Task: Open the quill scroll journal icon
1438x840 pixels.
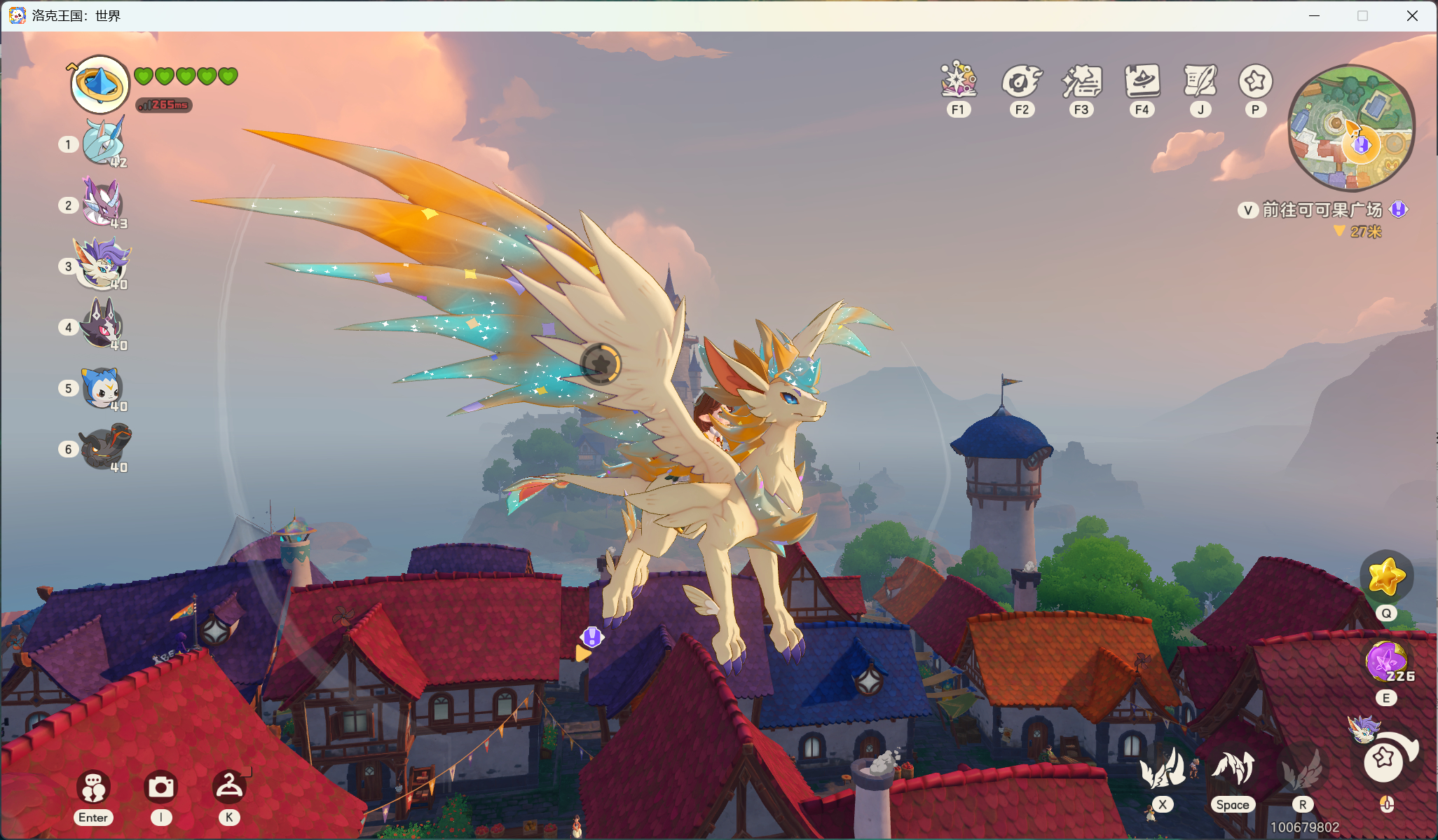Action: coord(1200,81)
